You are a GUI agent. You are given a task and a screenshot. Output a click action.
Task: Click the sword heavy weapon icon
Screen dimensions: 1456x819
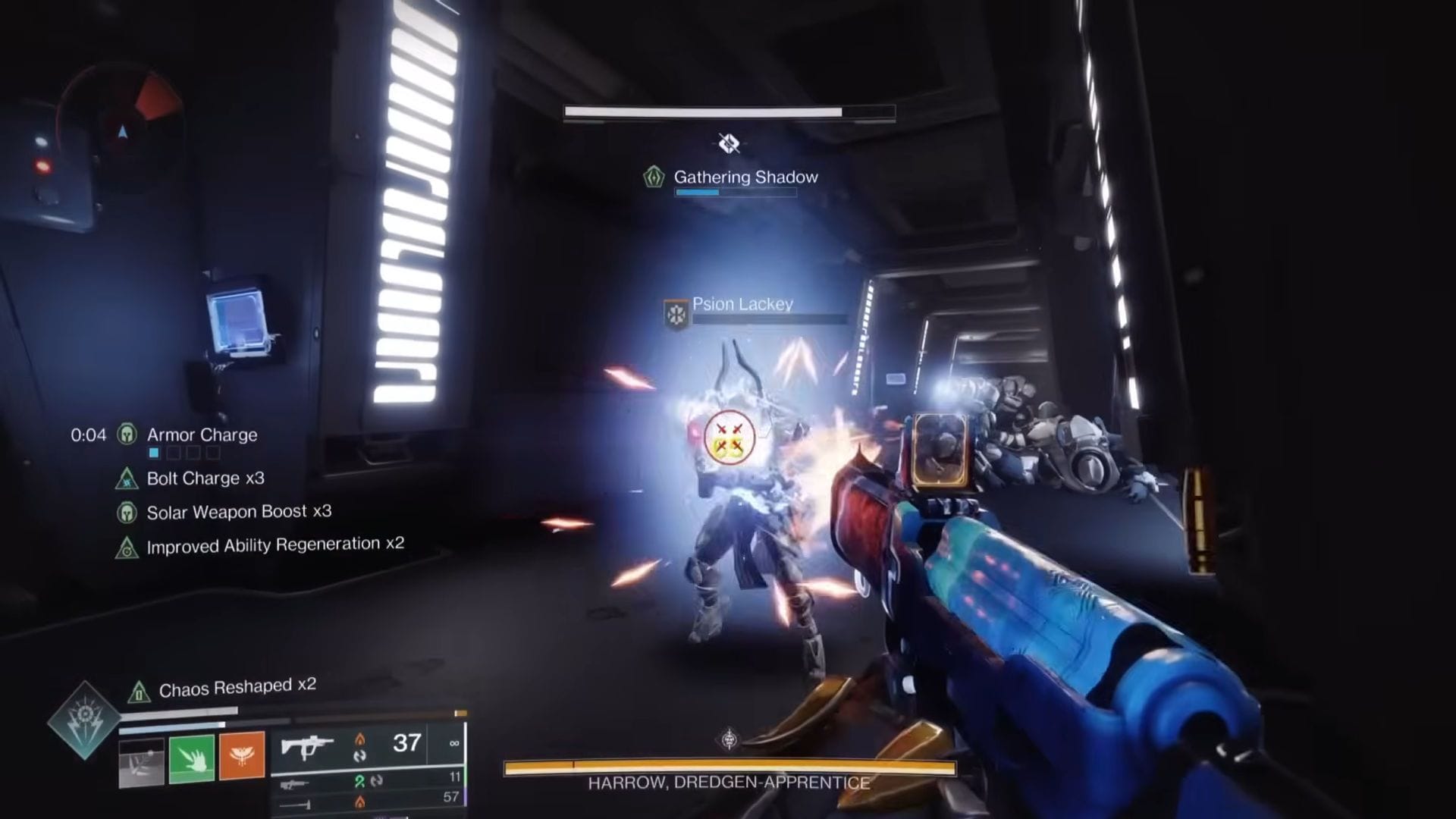295,805
